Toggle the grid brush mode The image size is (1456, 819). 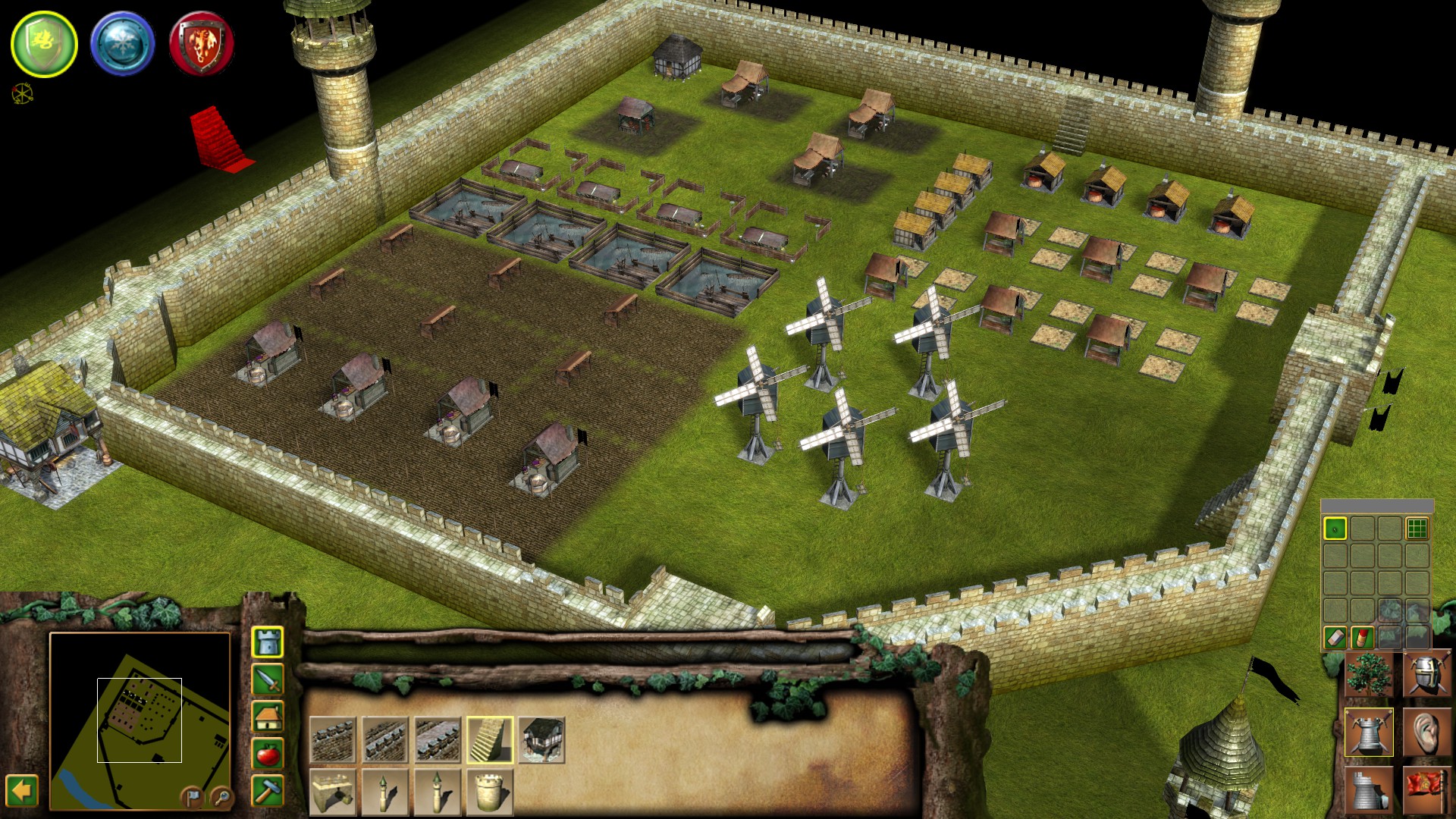(1417, 528)
